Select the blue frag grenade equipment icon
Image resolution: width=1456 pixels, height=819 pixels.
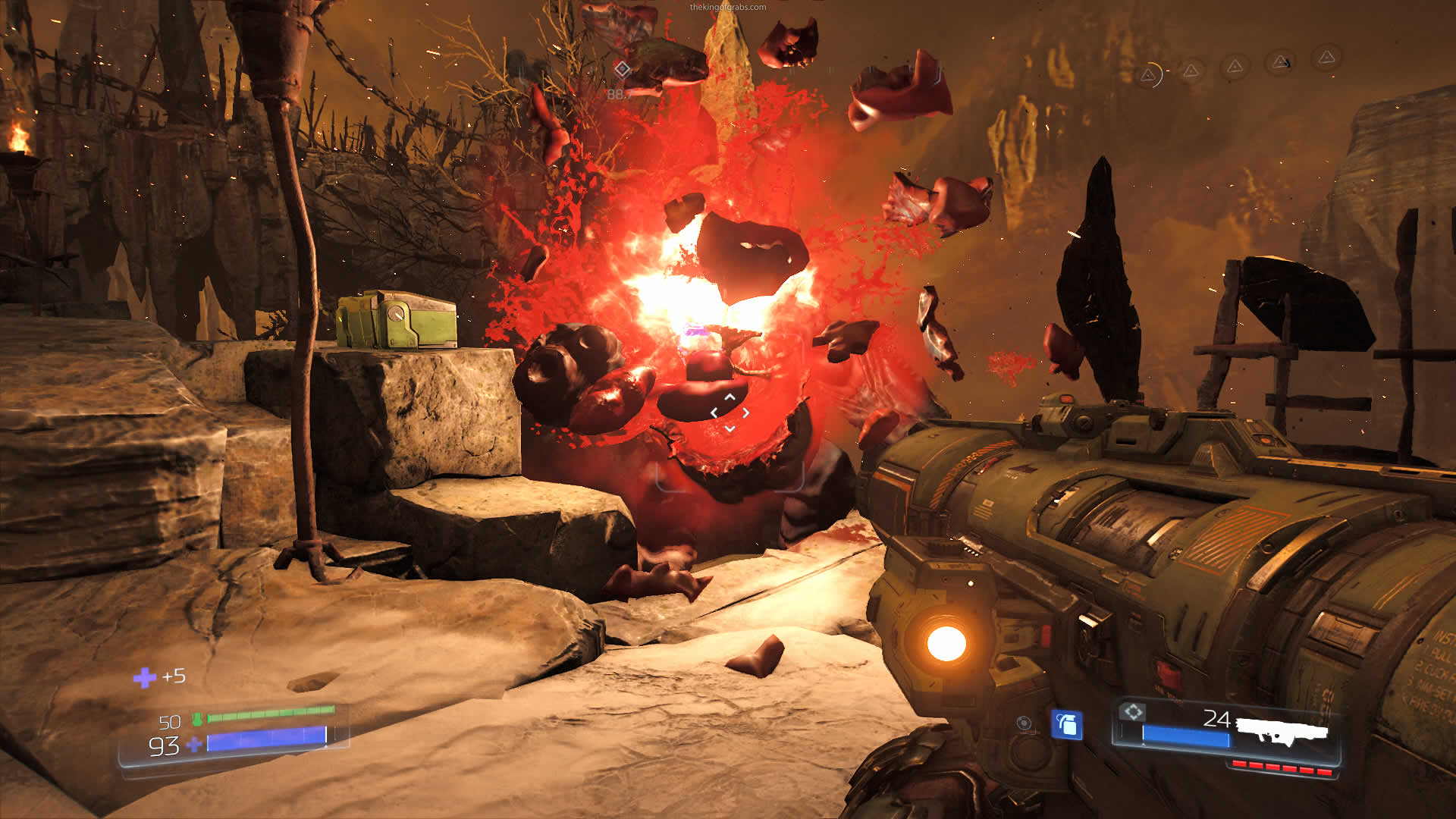(x=1066, y=724)
